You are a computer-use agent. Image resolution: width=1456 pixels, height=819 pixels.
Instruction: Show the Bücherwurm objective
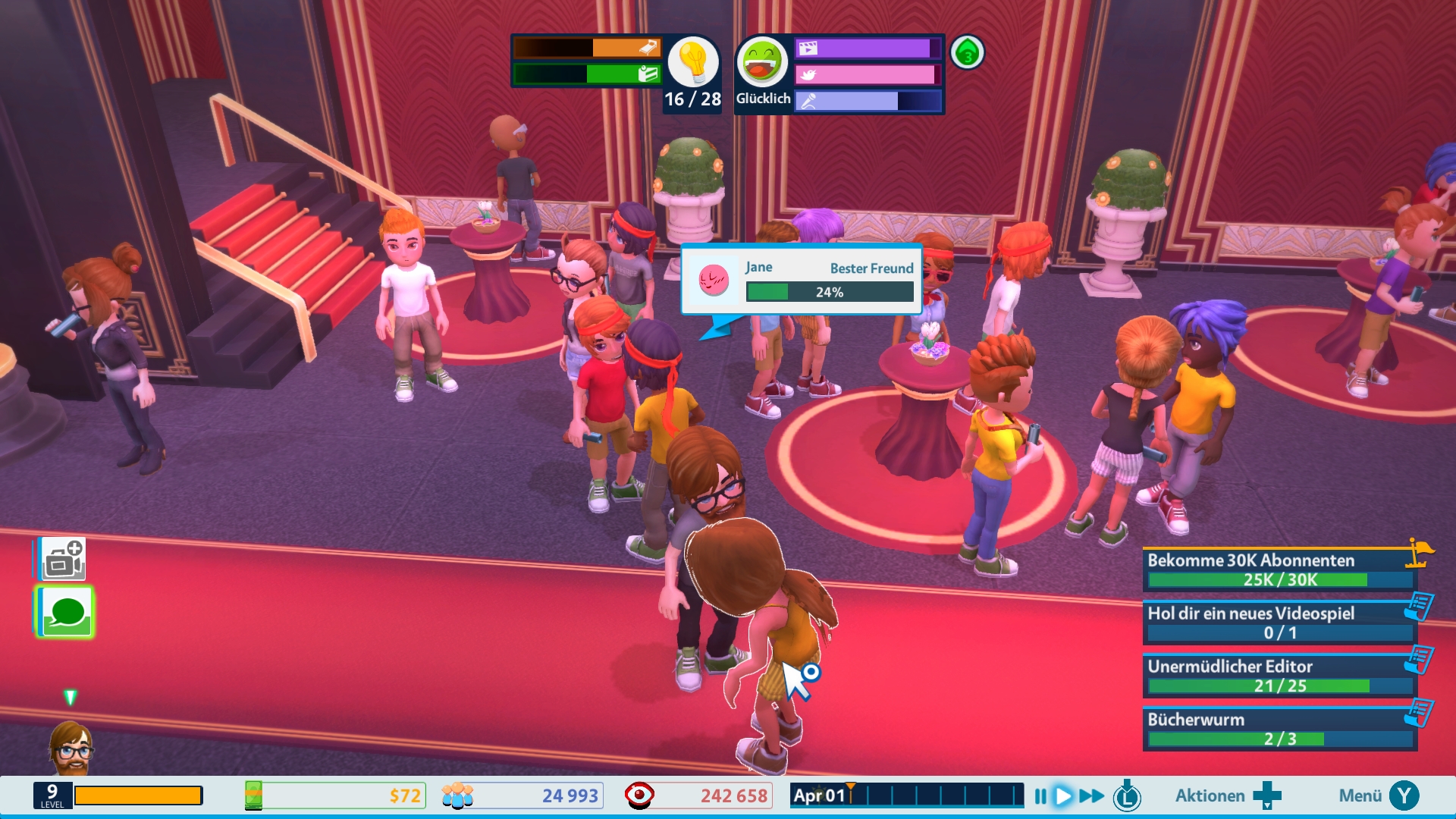1279,729
